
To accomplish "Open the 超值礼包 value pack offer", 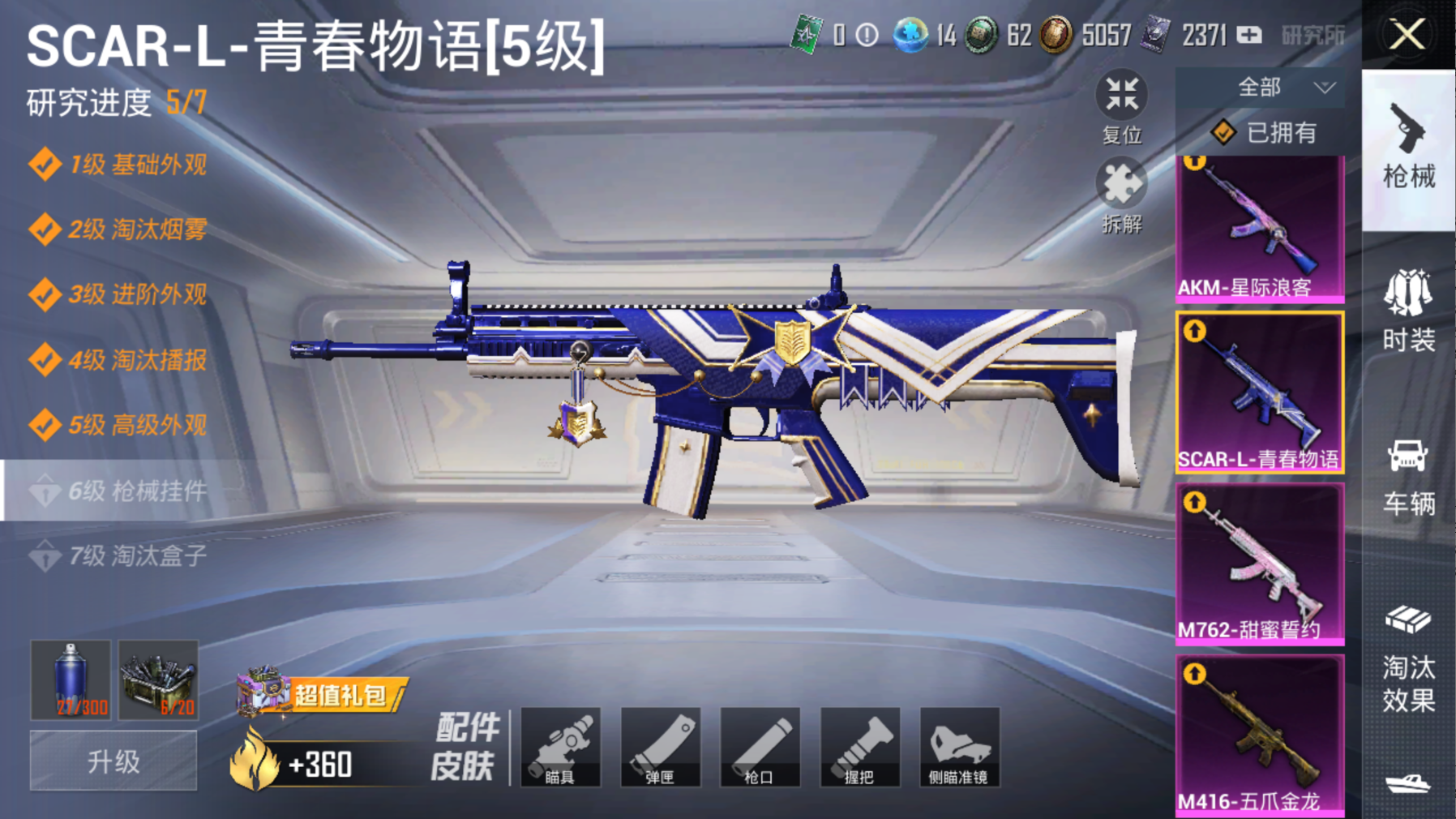I will click(324, 694).
